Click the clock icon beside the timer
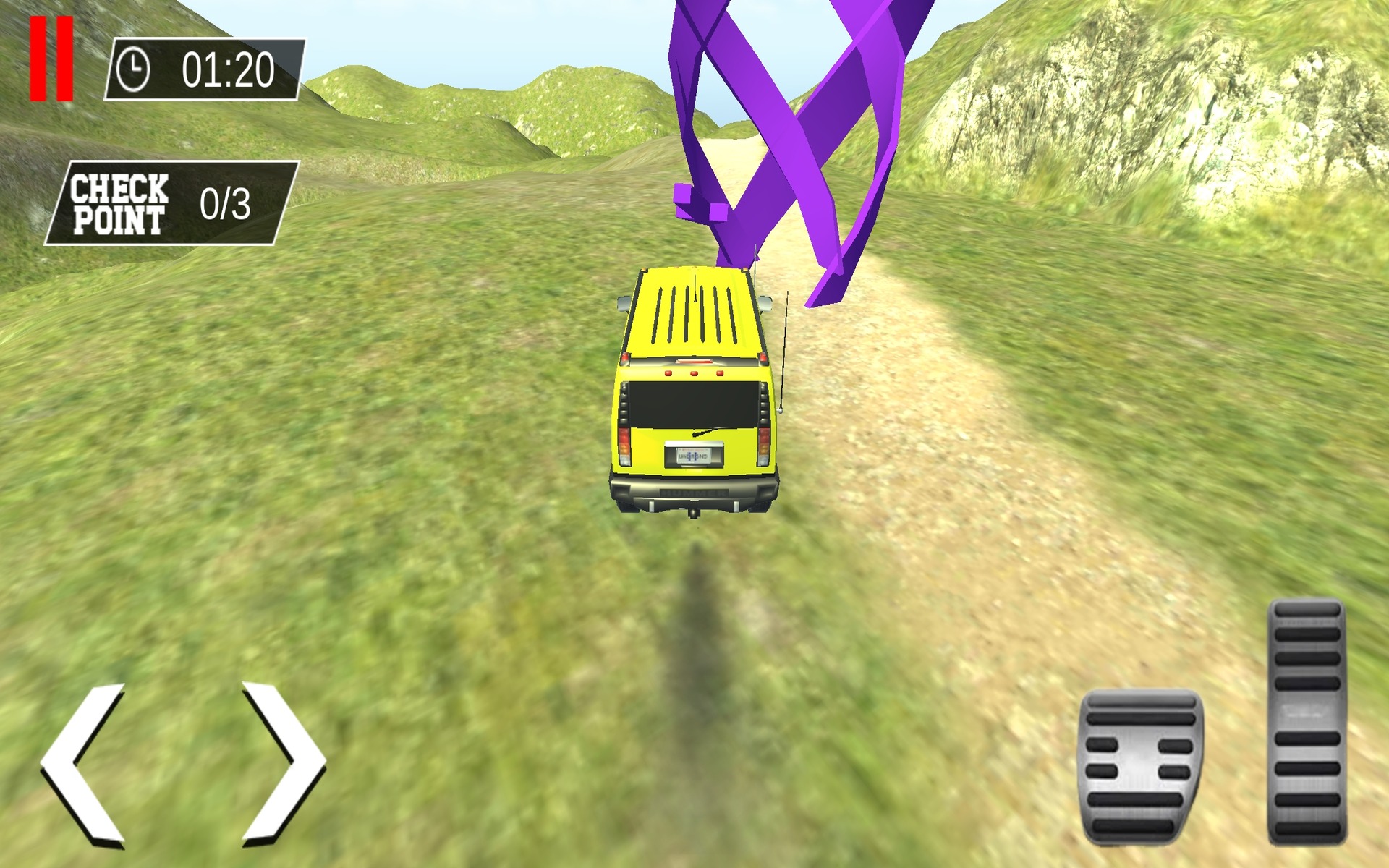This screenshot has width=1389, height=868. [x=132, y=70]
